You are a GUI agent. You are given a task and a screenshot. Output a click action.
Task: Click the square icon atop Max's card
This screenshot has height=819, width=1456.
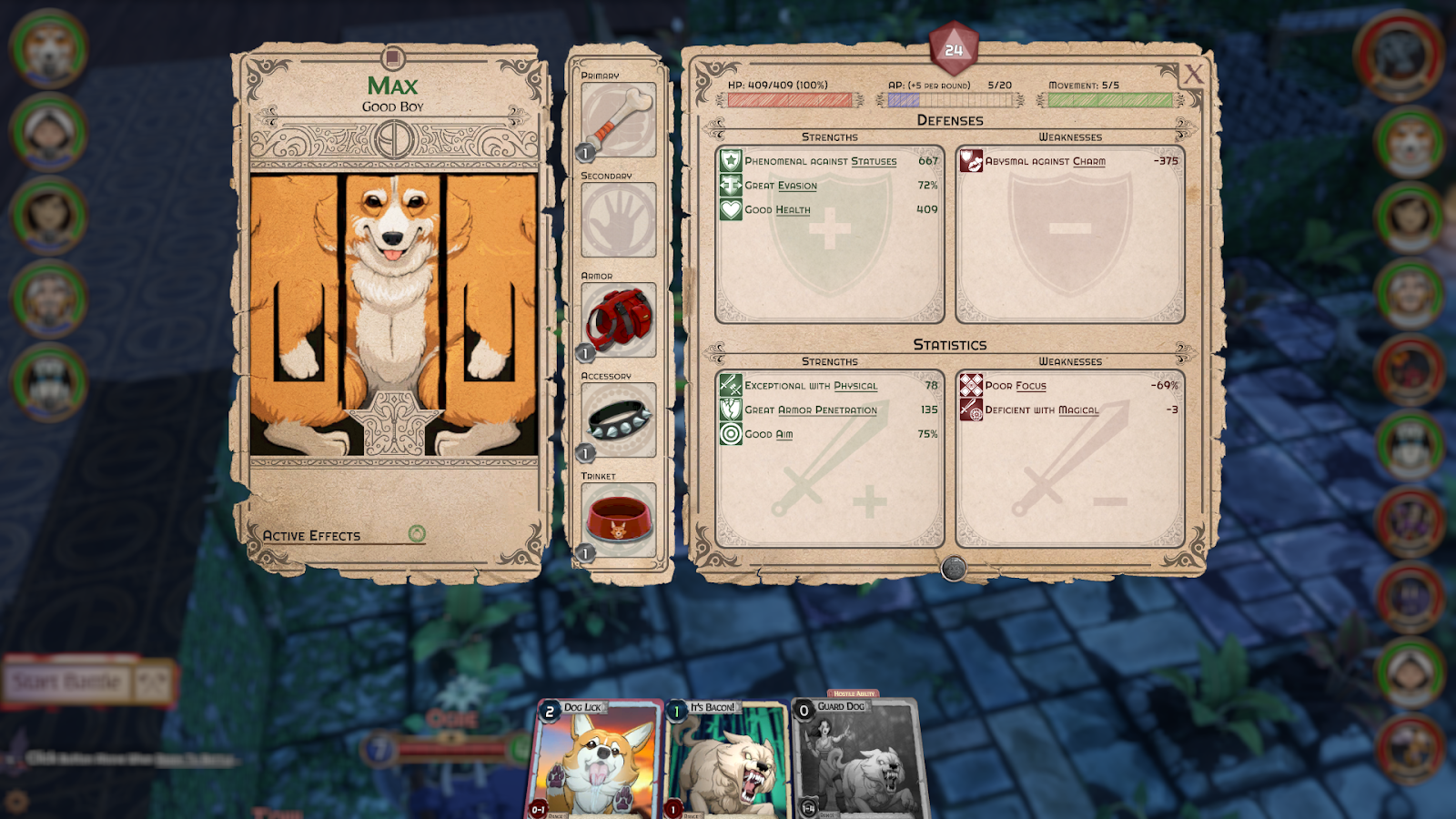pyautogui.click(x=393, y=58)
